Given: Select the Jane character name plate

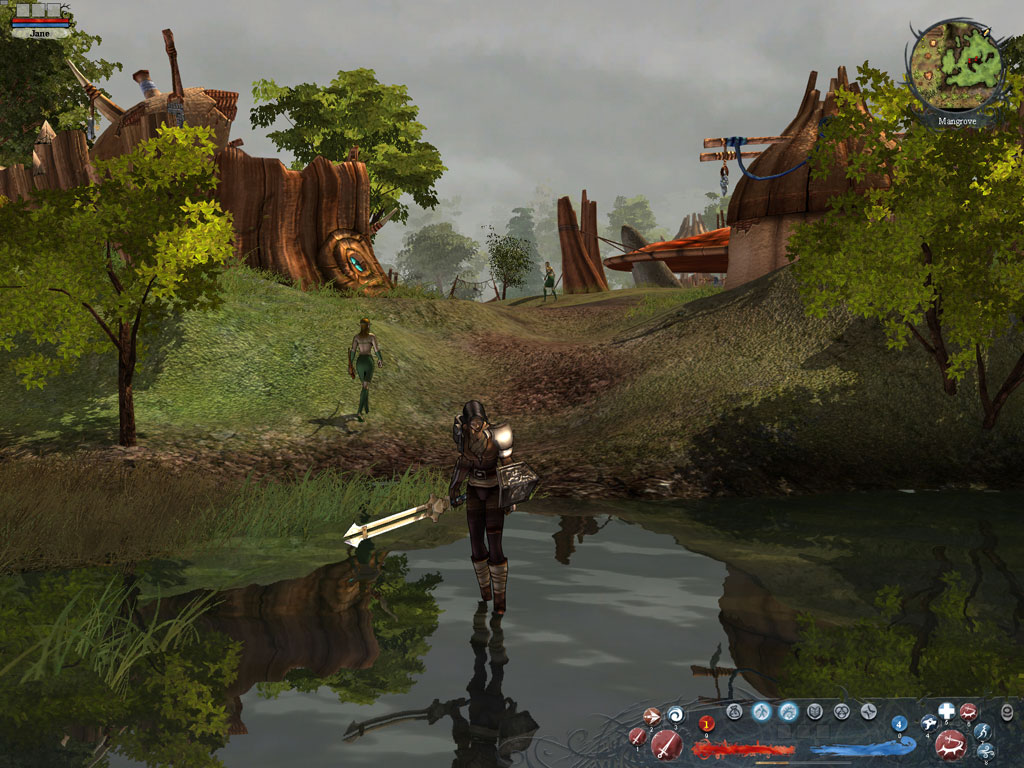Looking at the screenshot, I should coord(40,33).
